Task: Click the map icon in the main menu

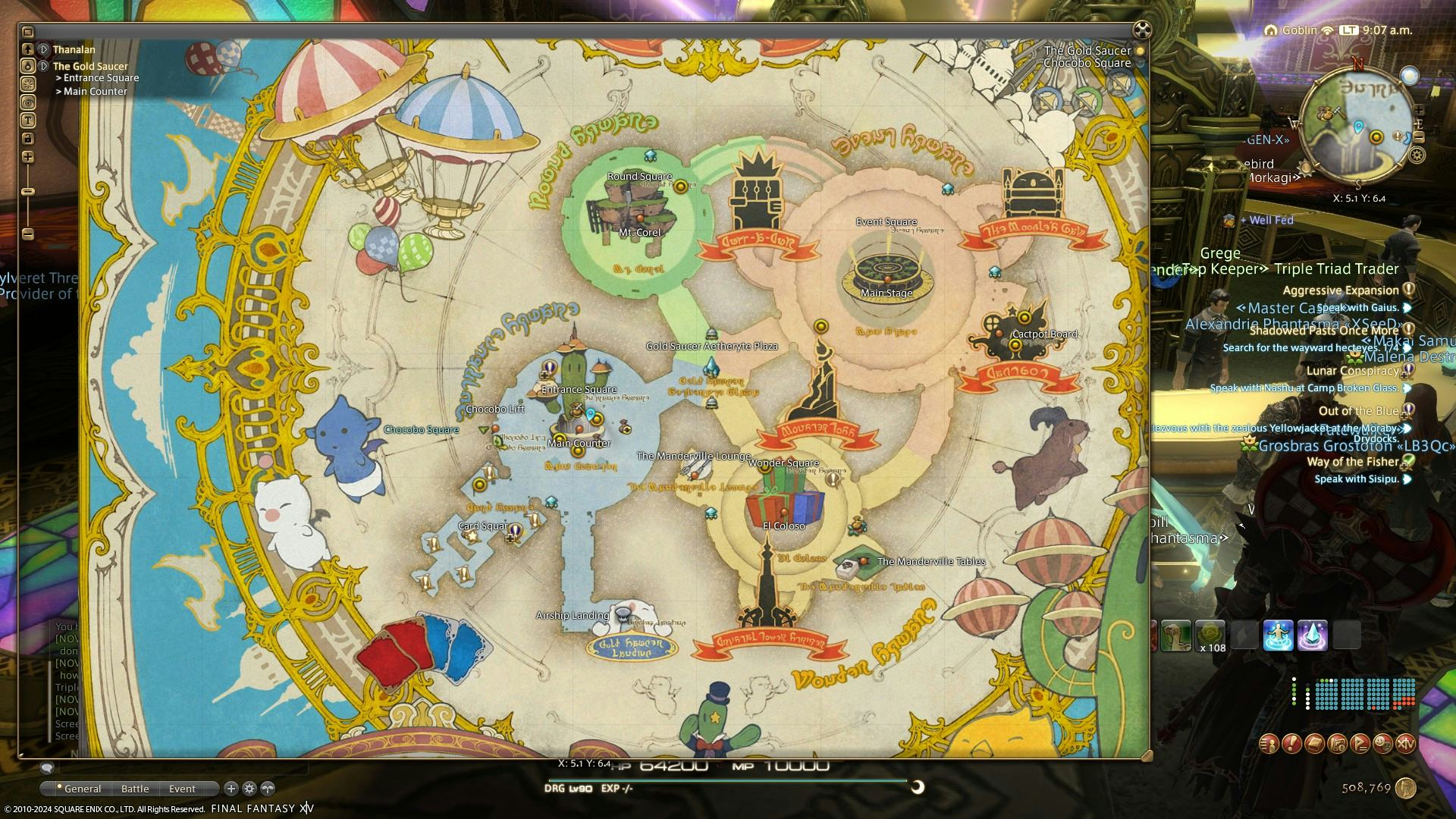Action: click(1338, 743)
